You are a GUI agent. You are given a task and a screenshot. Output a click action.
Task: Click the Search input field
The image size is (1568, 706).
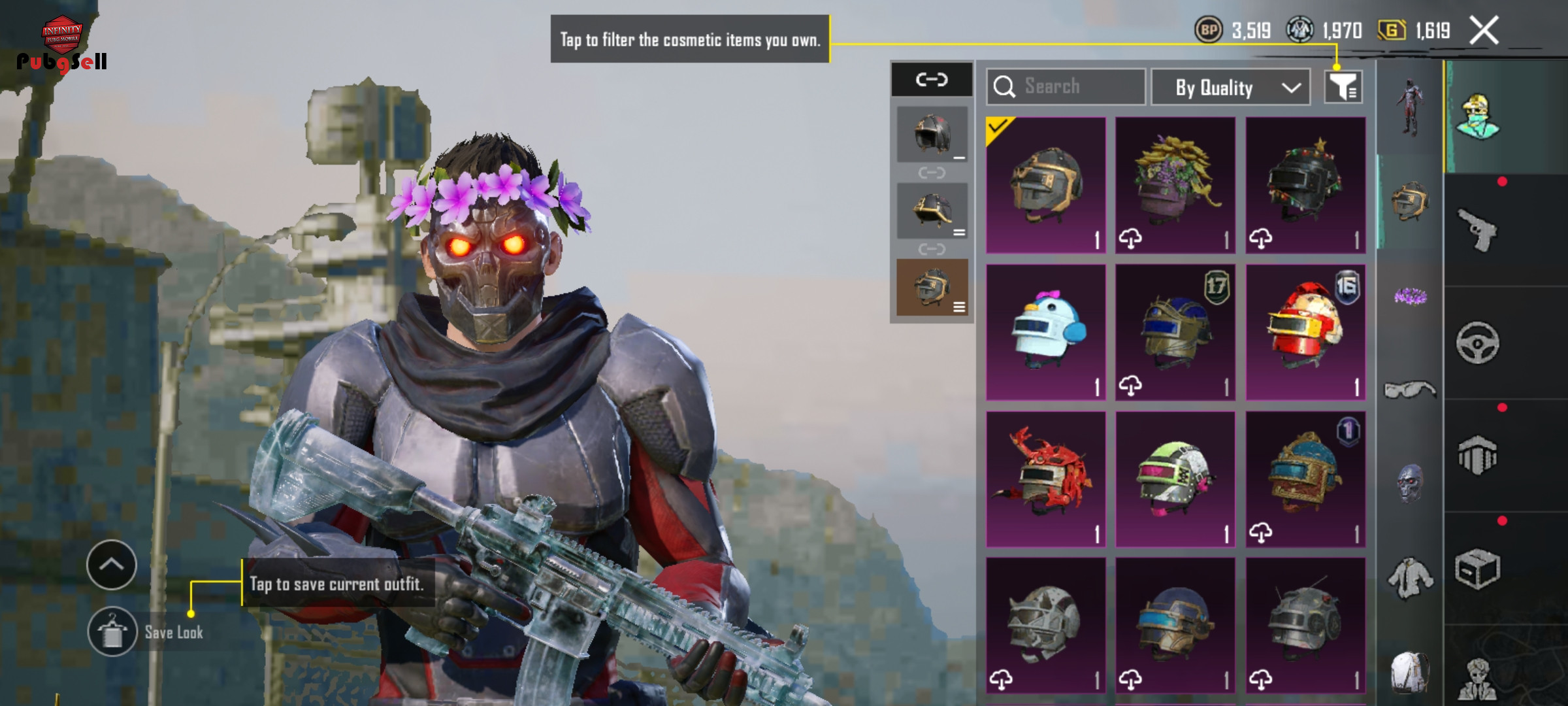tap(1066, 86)
